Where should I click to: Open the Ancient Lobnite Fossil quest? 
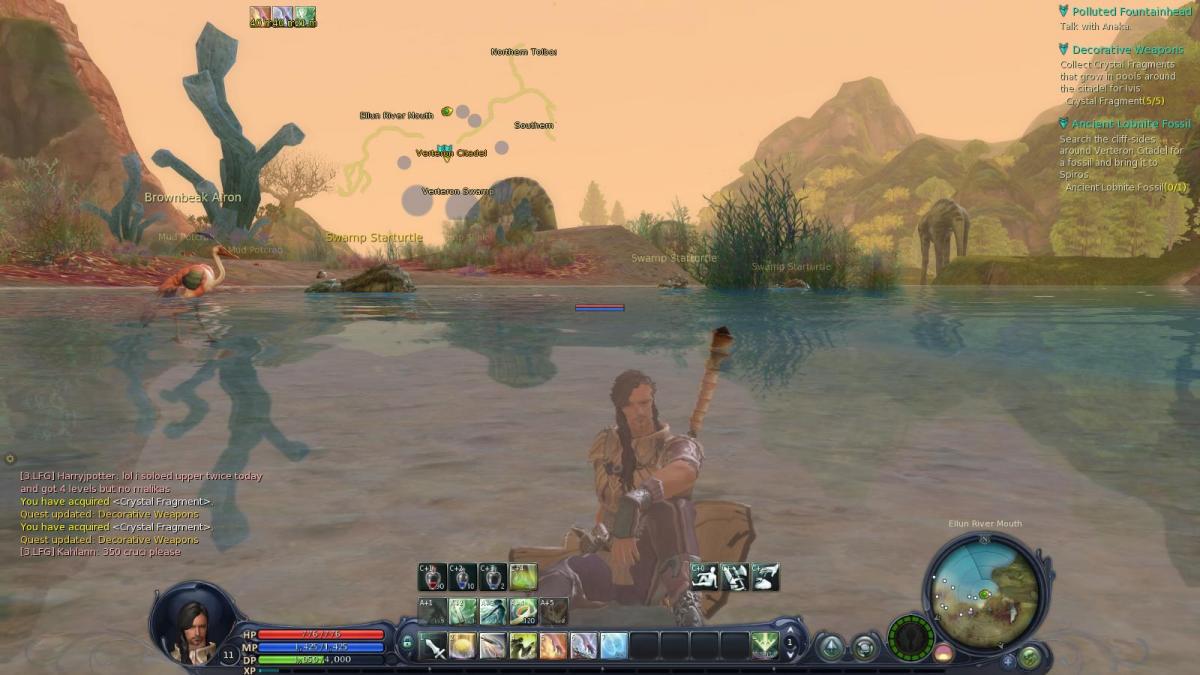(1131, 124)
